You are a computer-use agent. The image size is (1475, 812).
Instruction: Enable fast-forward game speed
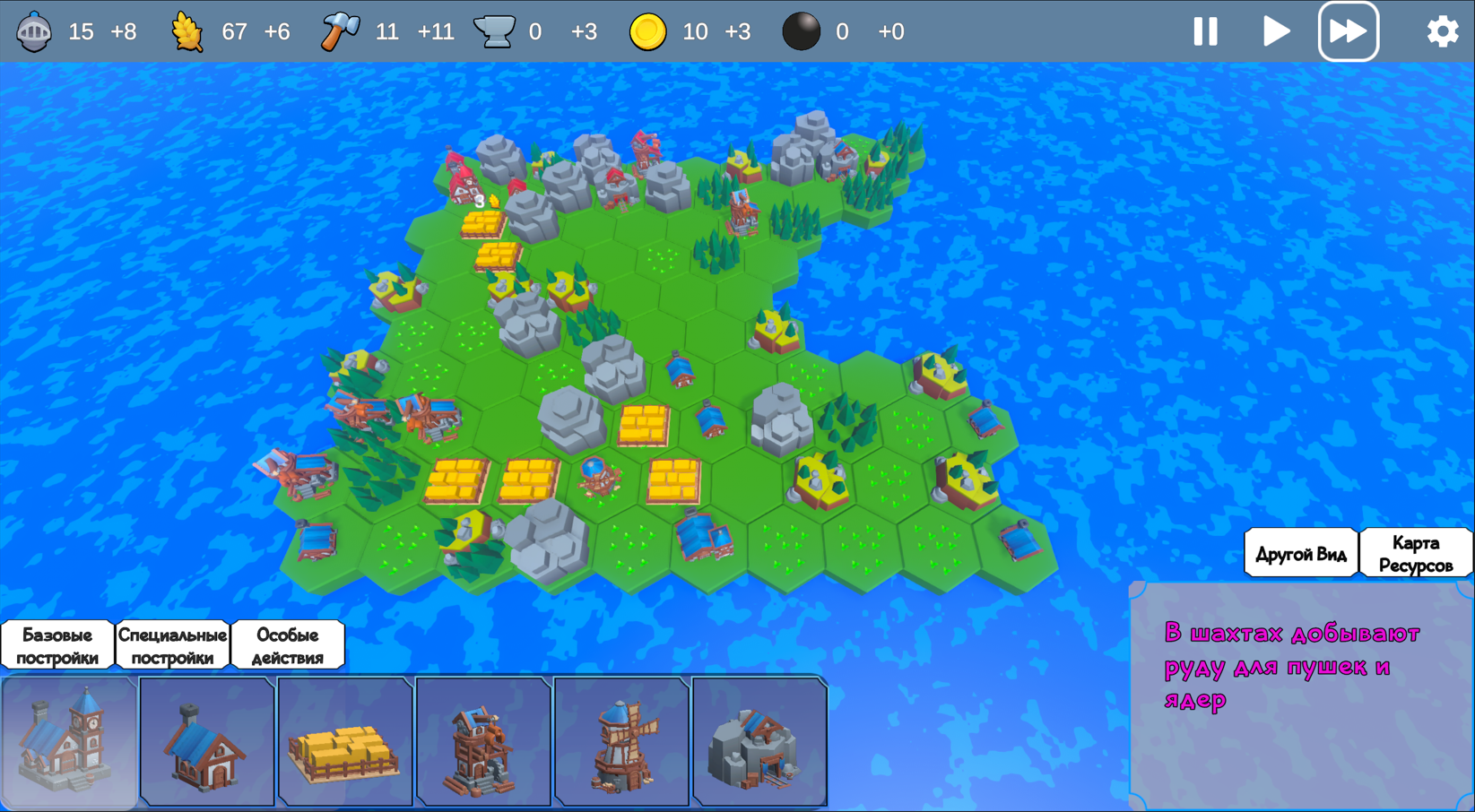click(1349, 30)
